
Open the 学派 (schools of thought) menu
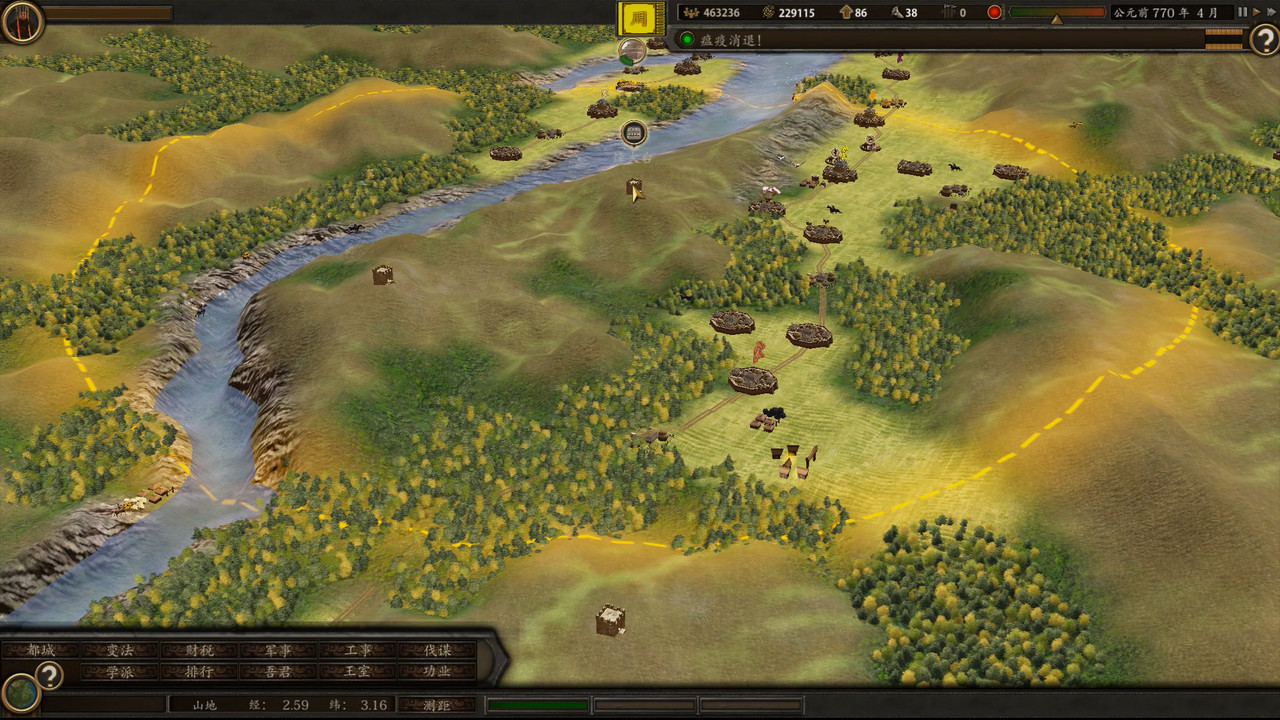pos(120,672)
